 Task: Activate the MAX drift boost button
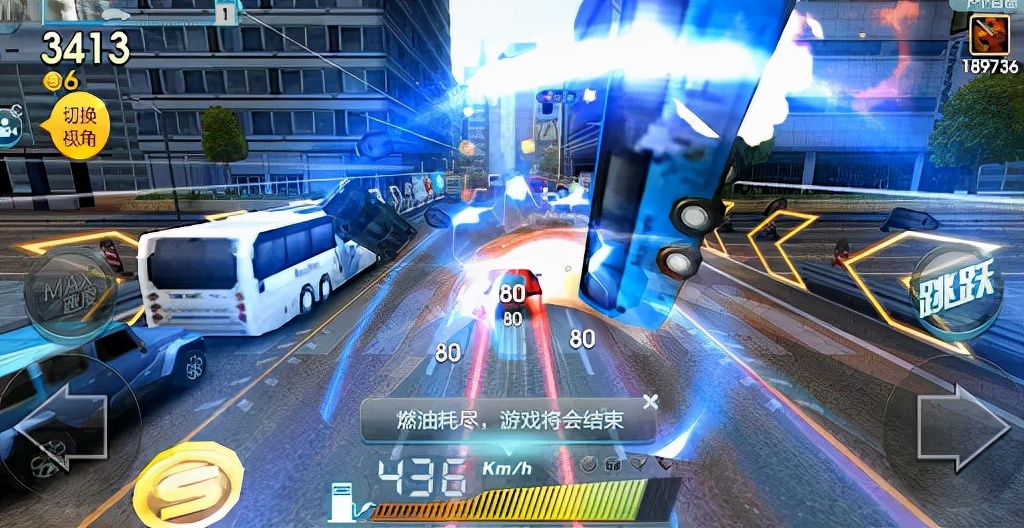pos(68,293)
